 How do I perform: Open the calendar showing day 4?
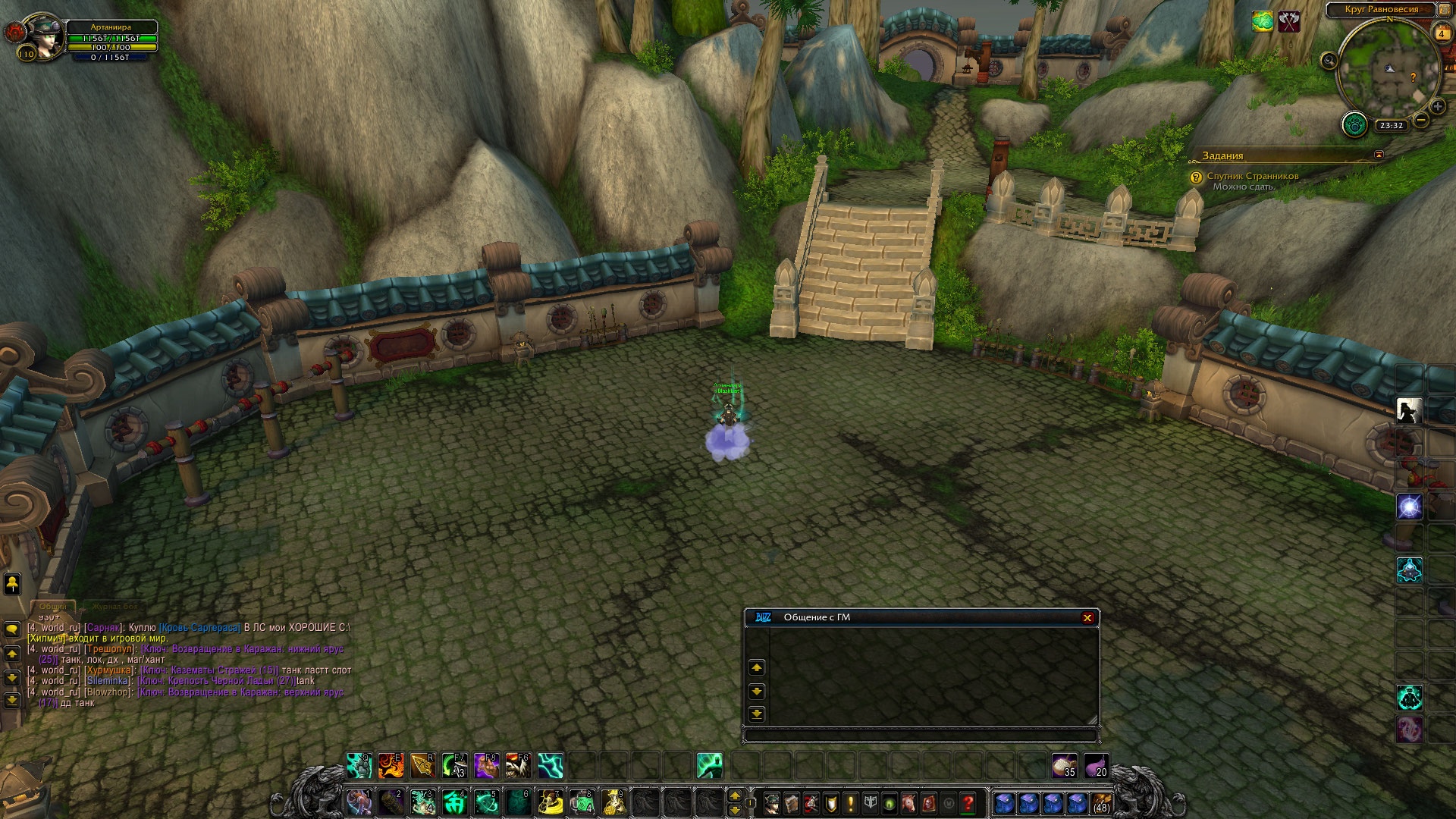pos(1442,33)
